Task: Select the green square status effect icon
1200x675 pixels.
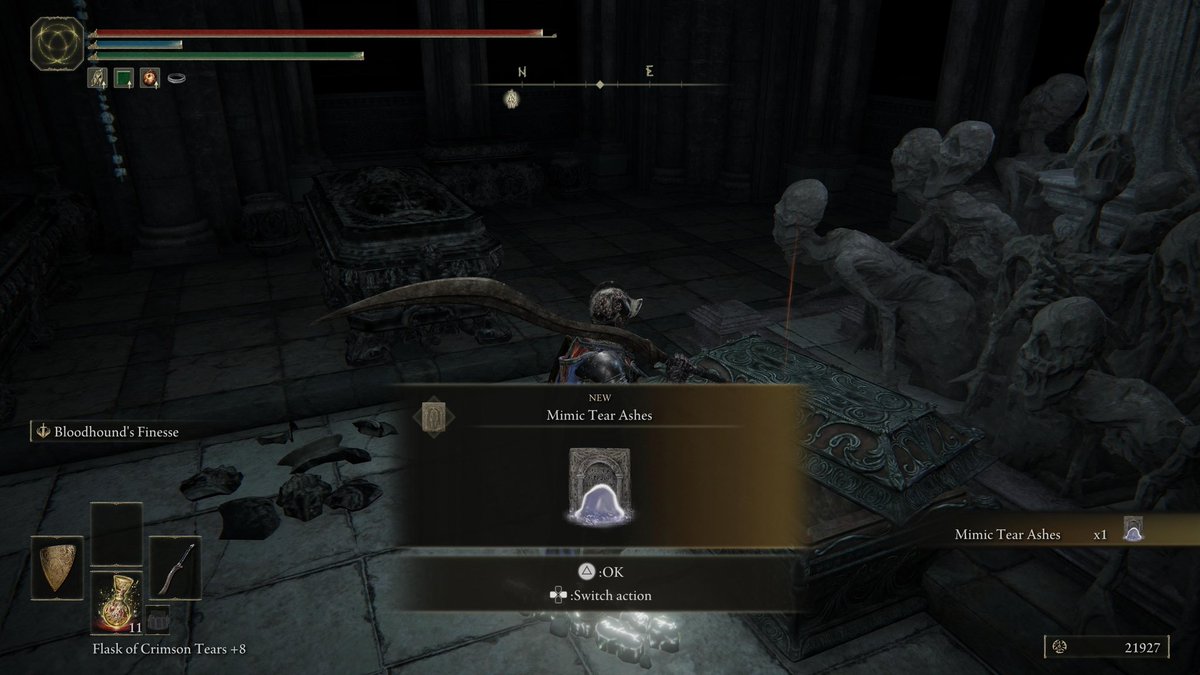Action: point(123,77)
